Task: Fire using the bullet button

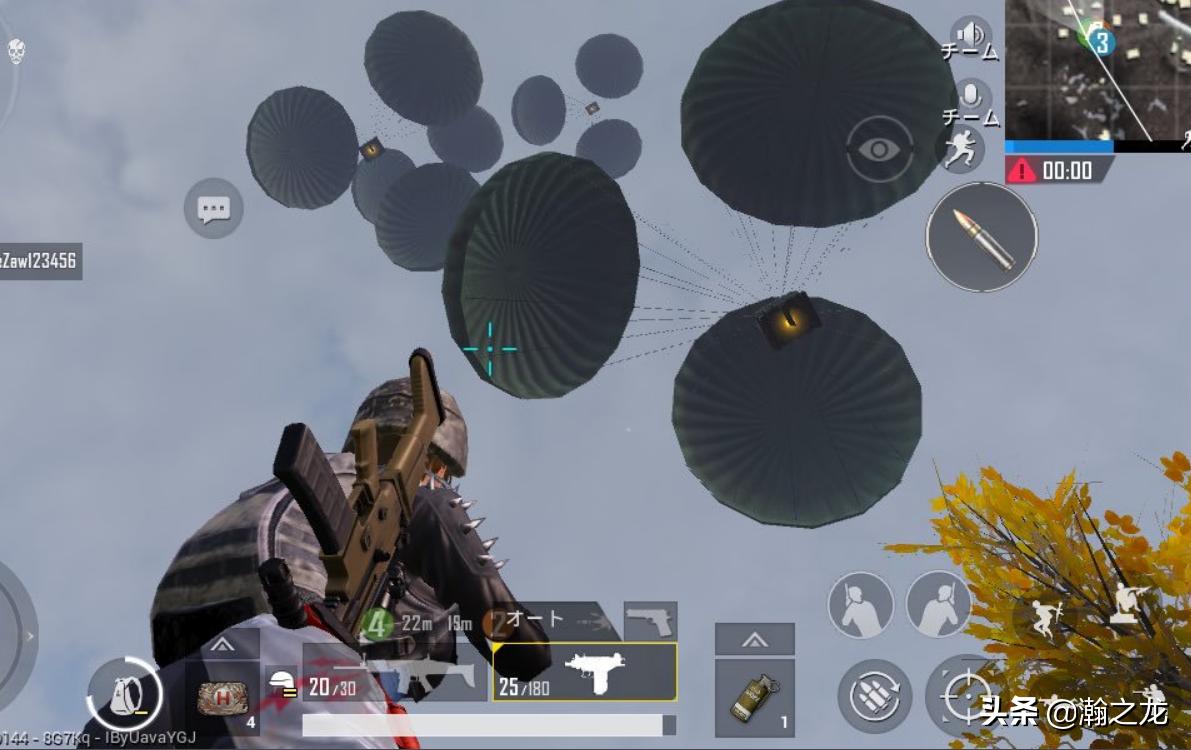Action: pos(981,238)
